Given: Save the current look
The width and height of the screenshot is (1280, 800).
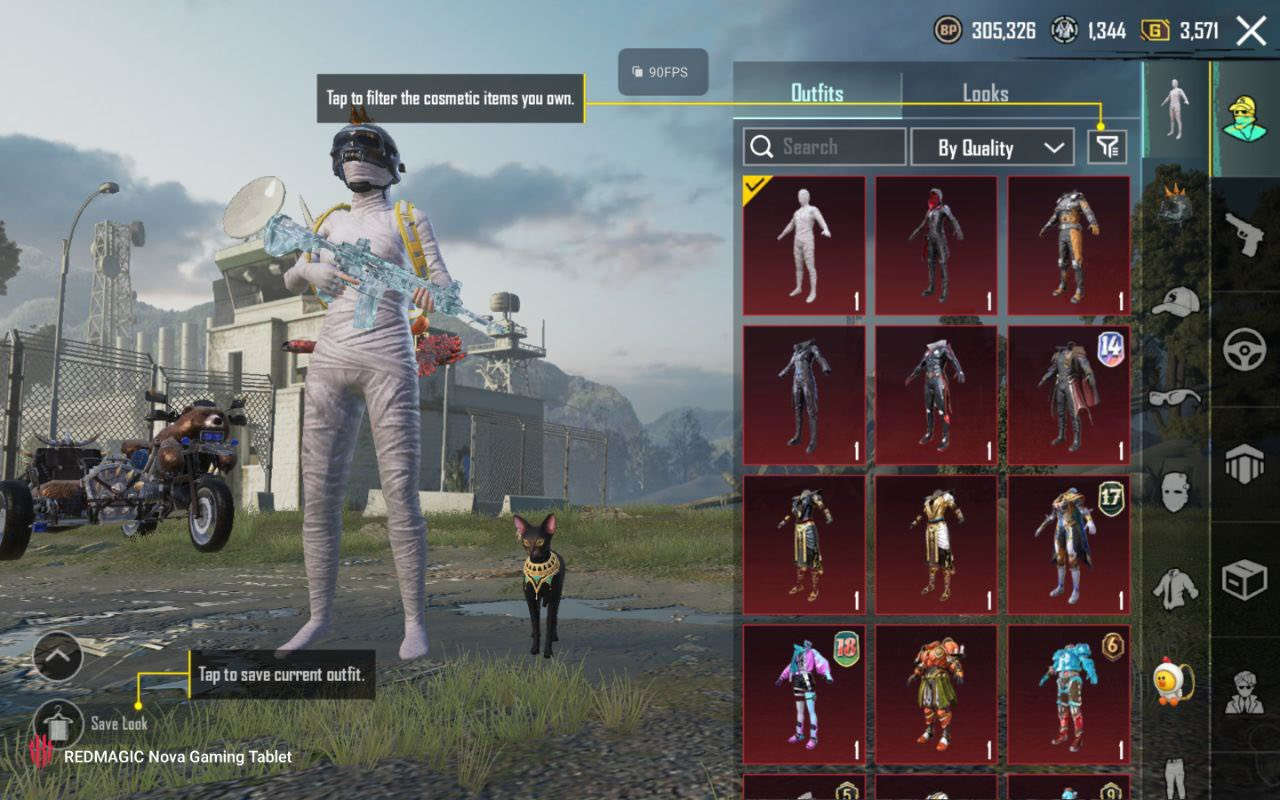Looking at the screenshot, I should click(x=58, y=722).
